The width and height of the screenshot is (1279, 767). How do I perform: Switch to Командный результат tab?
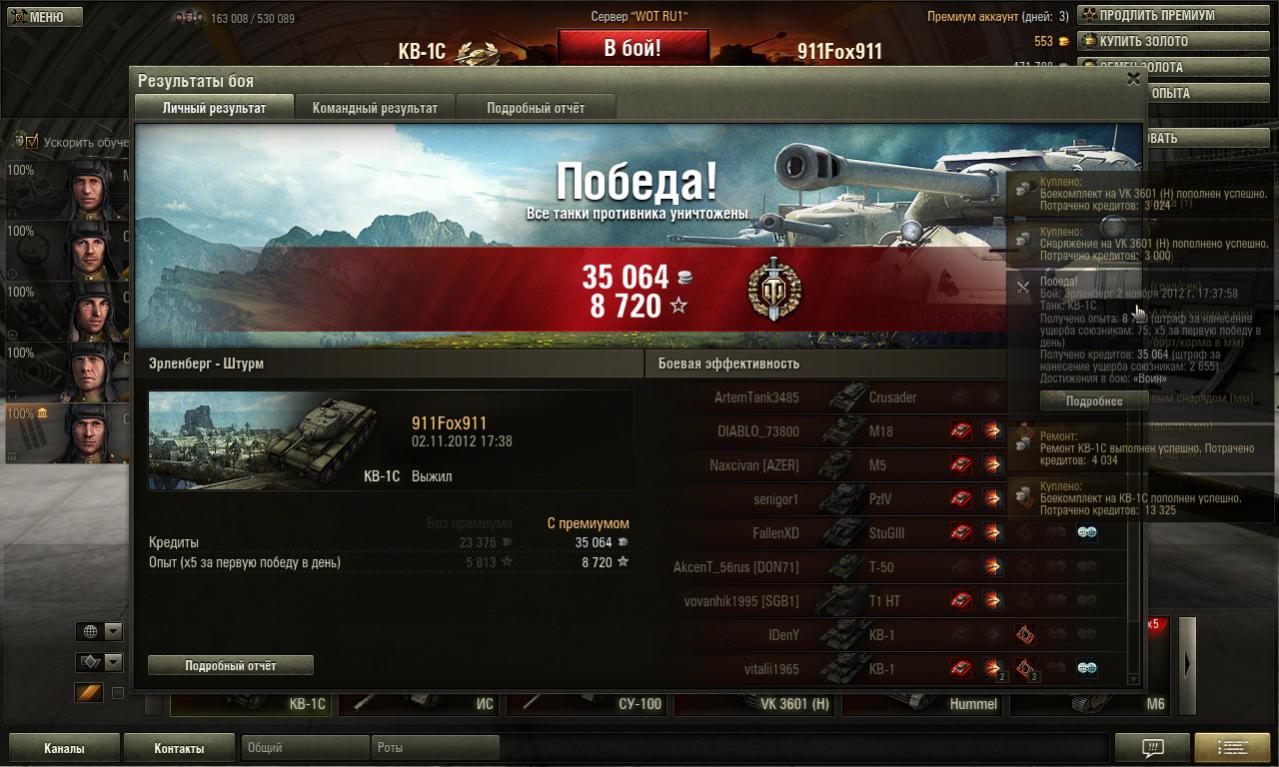point(374,108)
